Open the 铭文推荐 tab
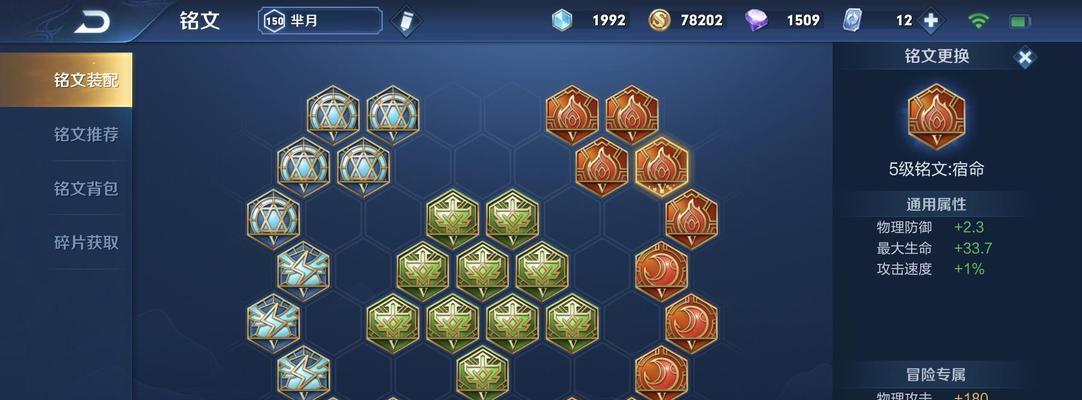 click(x=66, y=134)
